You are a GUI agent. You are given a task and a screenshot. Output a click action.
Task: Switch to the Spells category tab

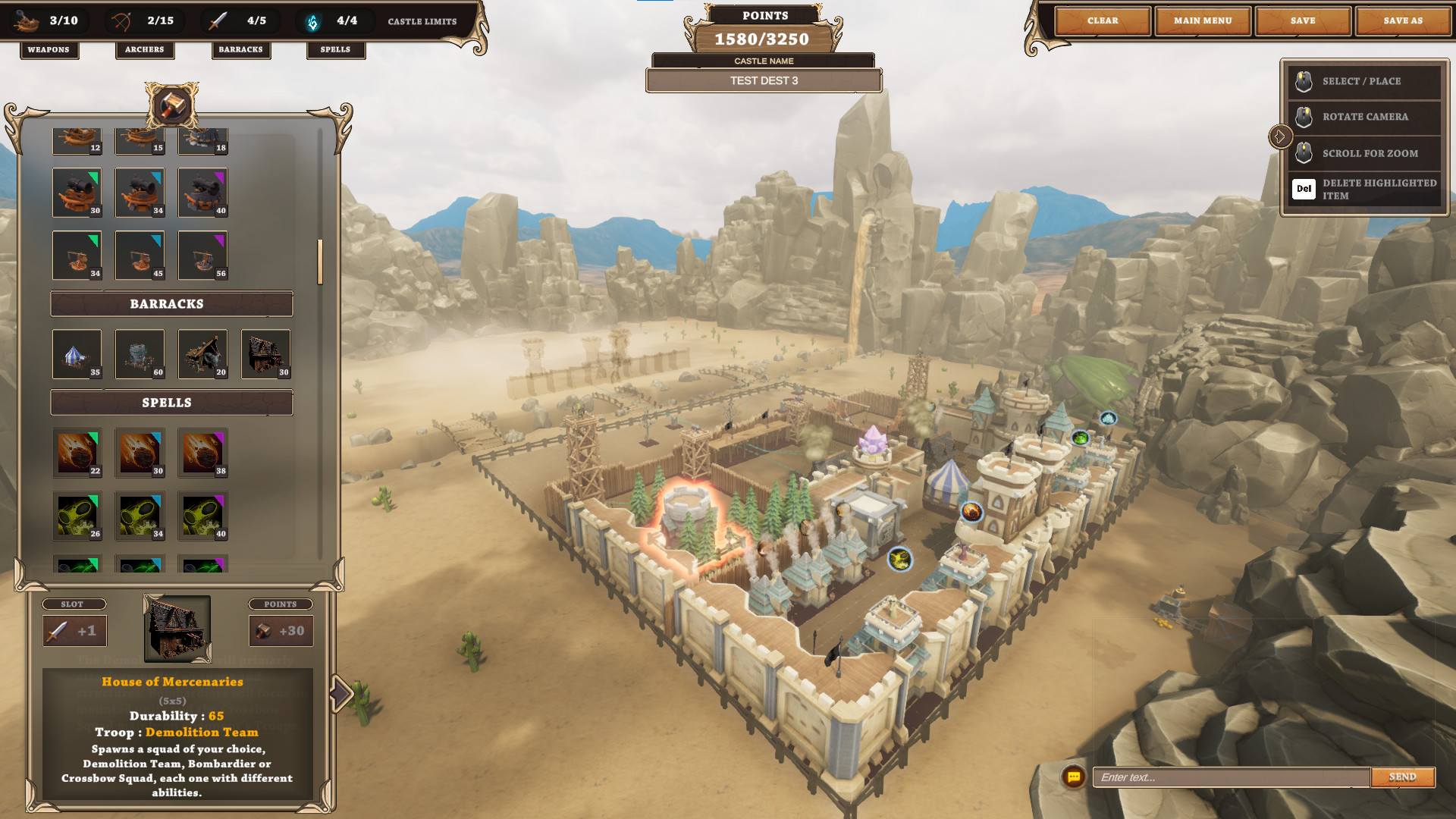(335, 50)
